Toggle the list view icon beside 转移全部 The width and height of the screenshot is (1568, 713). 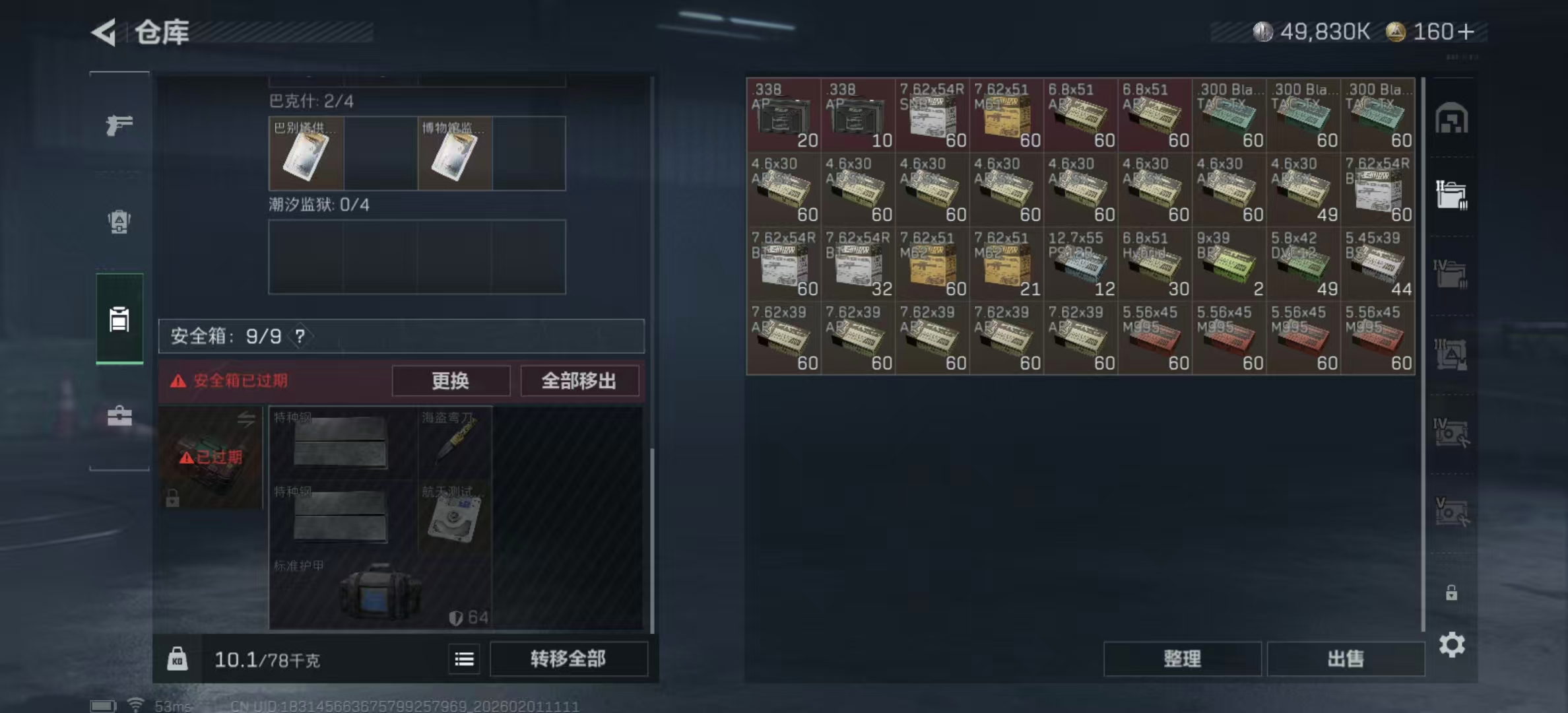464,660
